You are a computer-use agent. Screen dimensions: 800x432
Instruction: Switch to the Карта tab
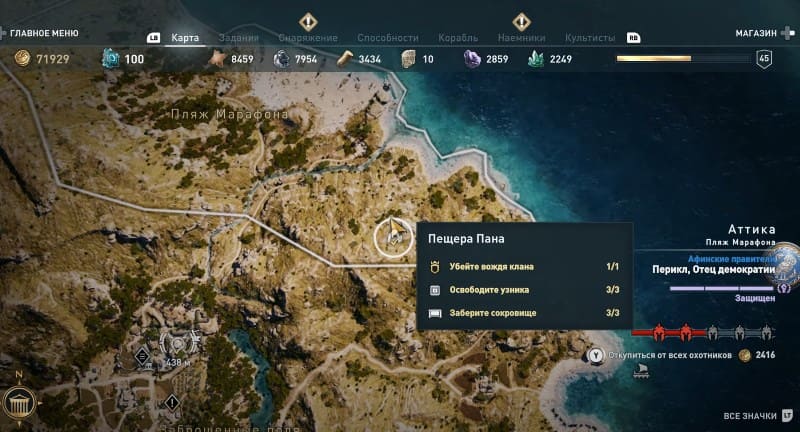click(185, 38)
